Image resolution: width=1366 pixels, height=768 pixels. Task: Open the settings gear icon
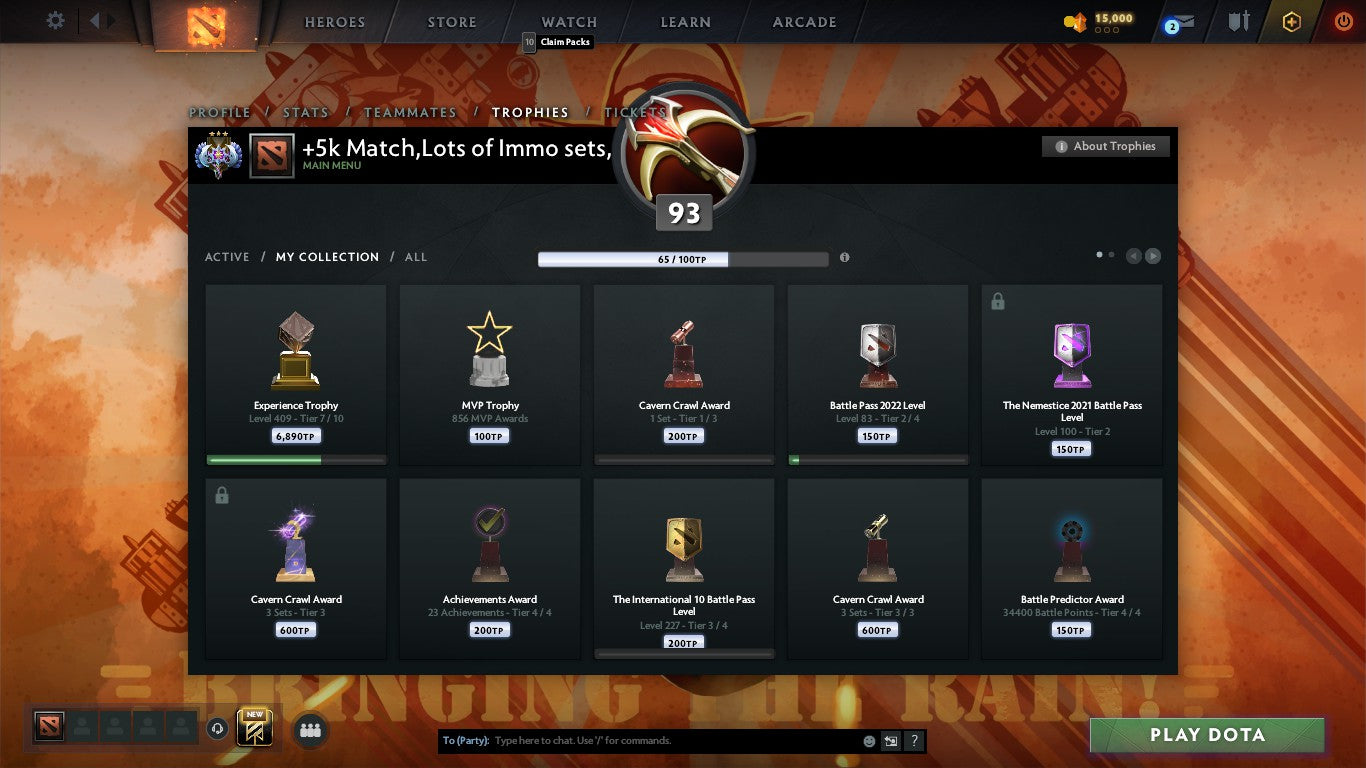pos(55,19)
